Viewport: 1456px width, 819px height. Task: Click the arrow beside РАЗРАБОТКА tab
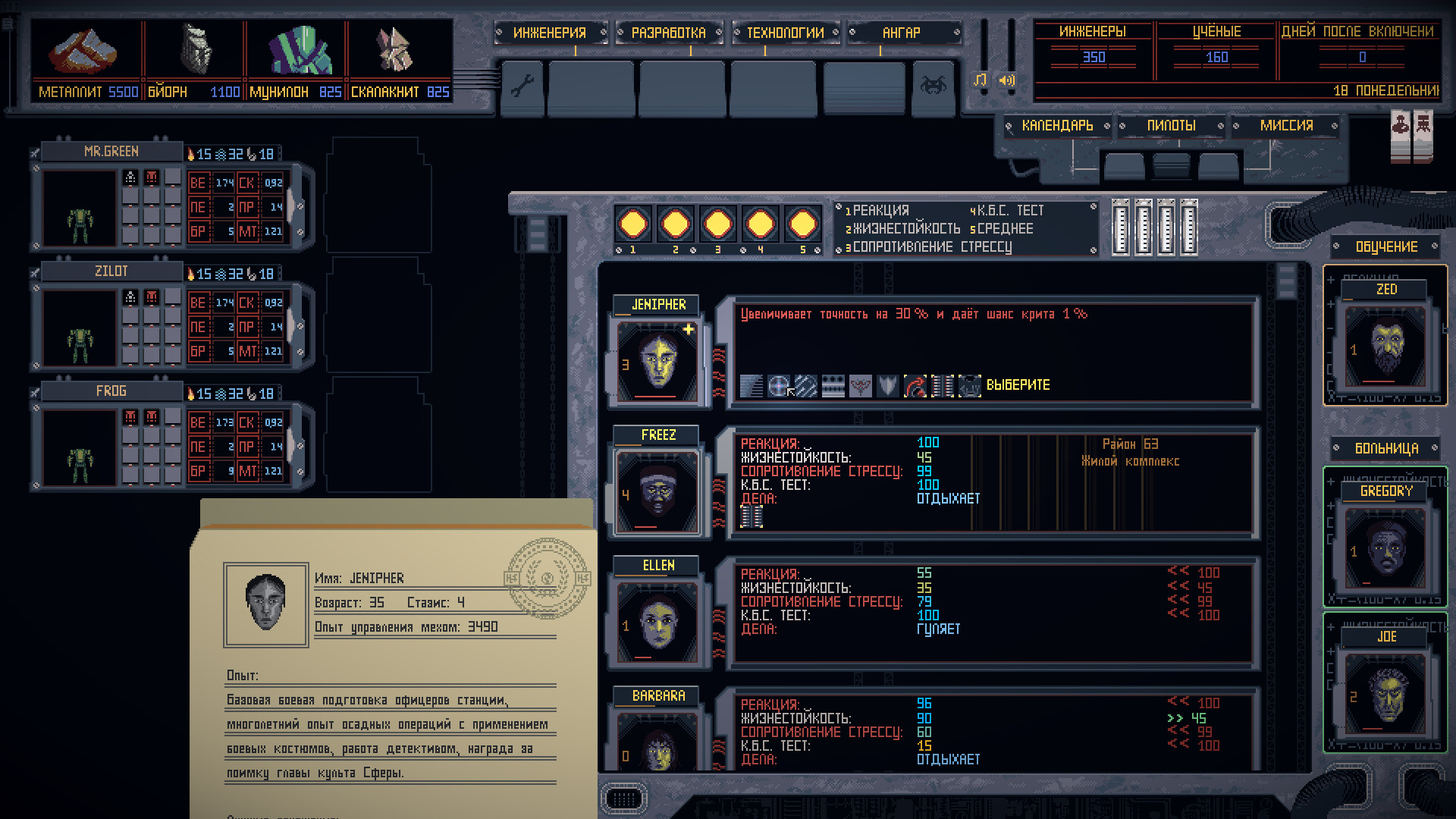coord(717,33)
